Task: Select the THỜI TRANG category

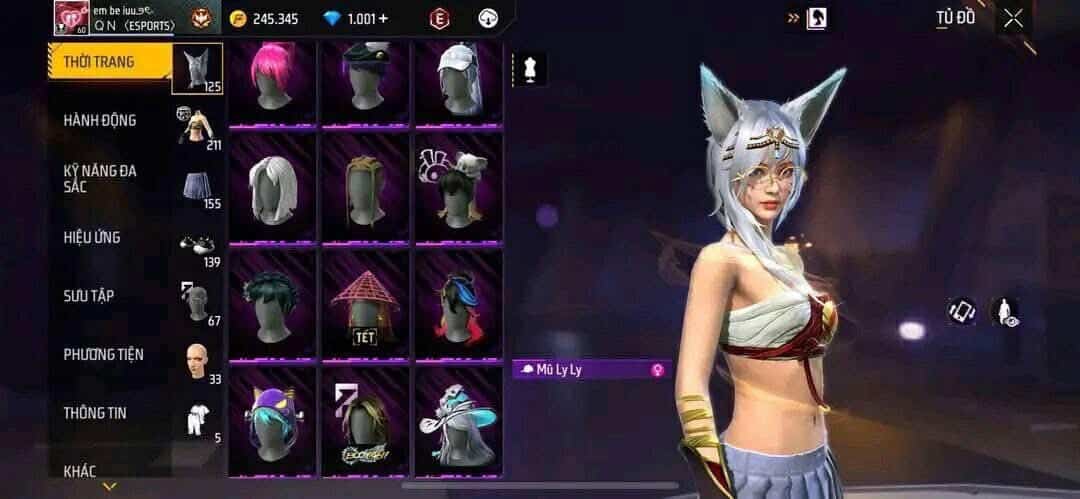Action: [x=98, y=62]
